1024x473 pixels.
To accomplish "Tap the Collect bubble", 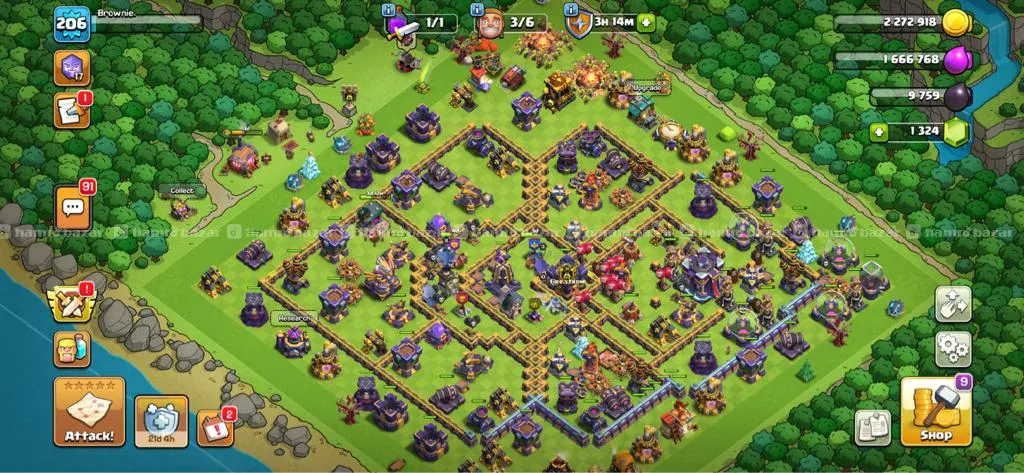I will 181,190.
